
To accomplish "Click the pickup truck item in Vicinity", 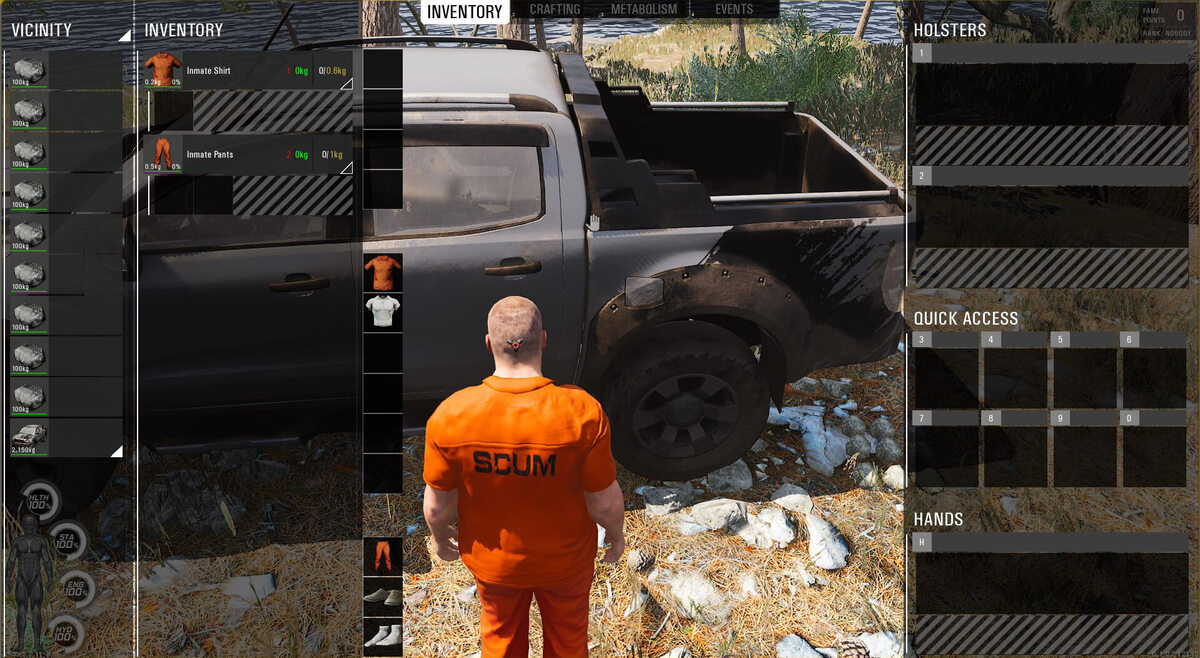I will [x=28, y=437].
